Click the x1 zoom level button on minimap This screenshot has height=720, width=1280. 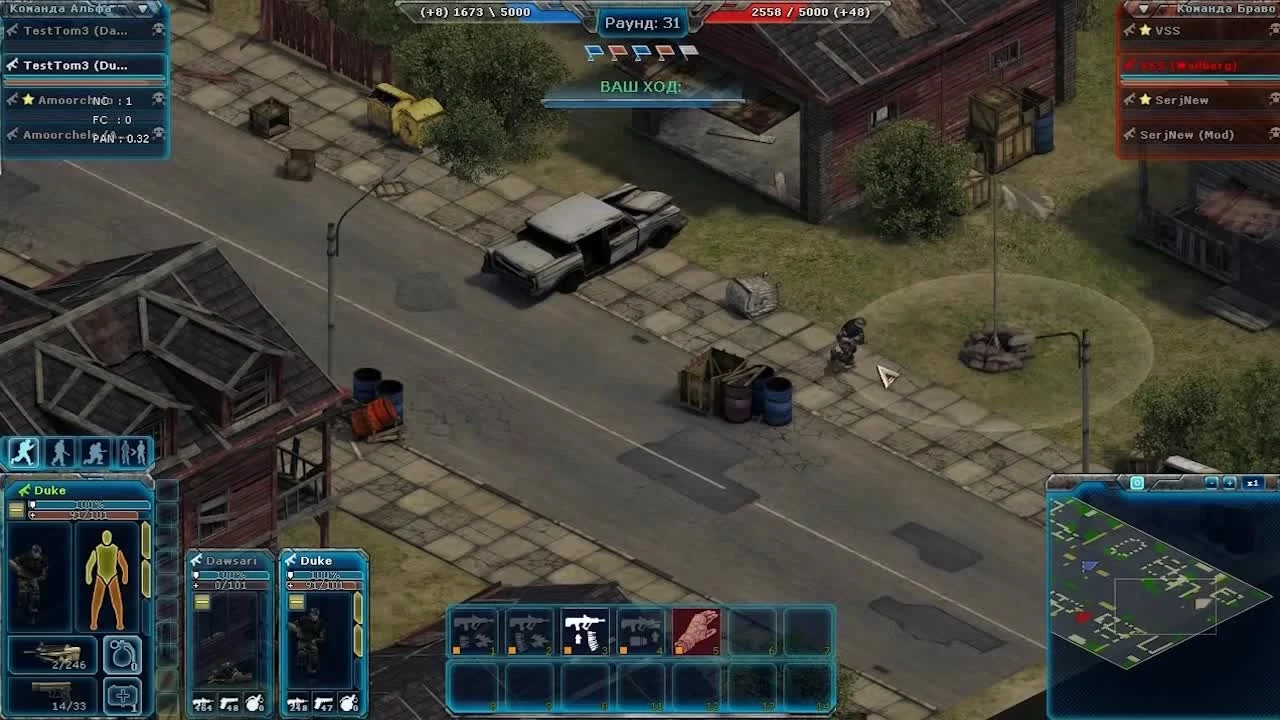[x=1253, y=482]
